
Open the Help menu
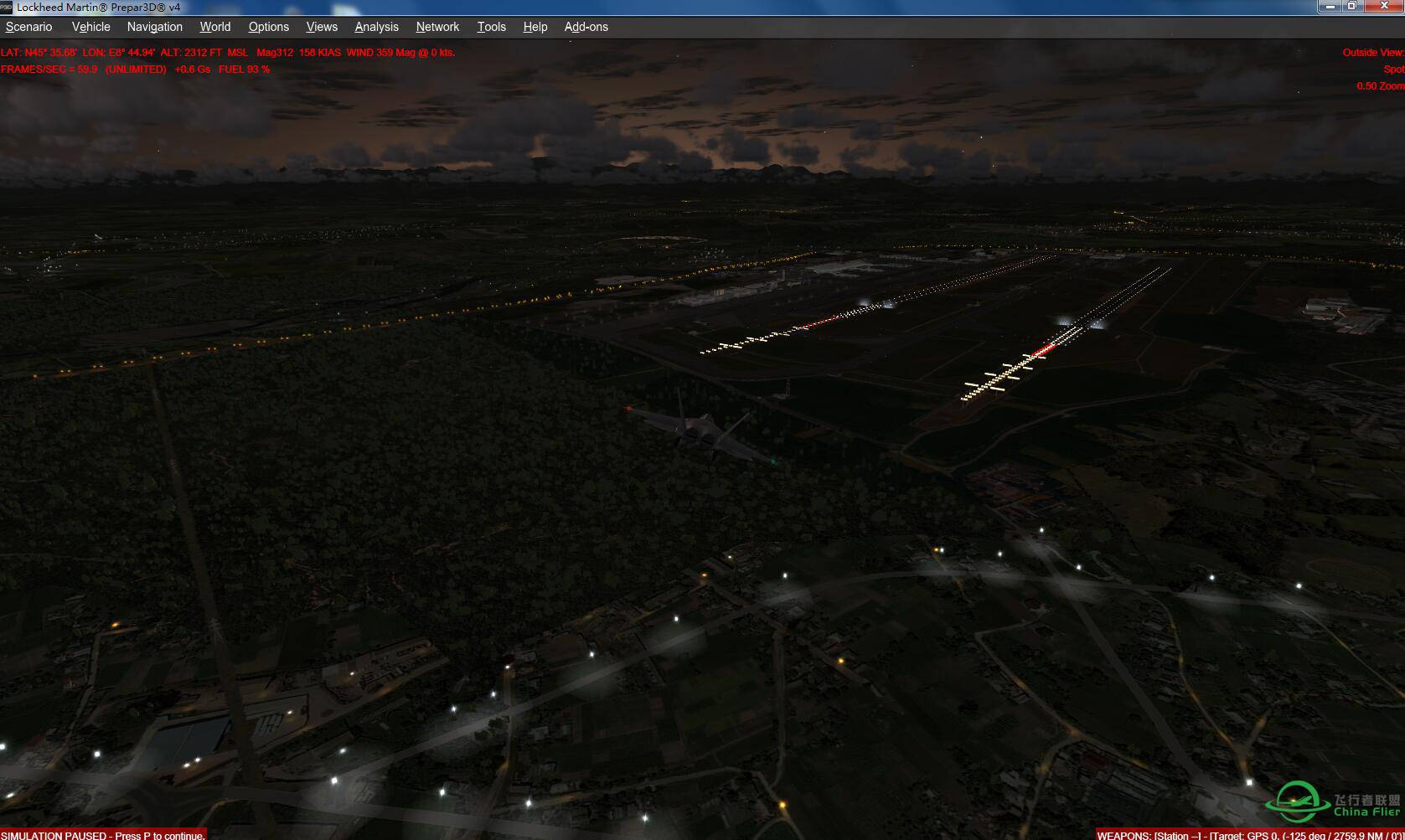click(x=535, y=27)
